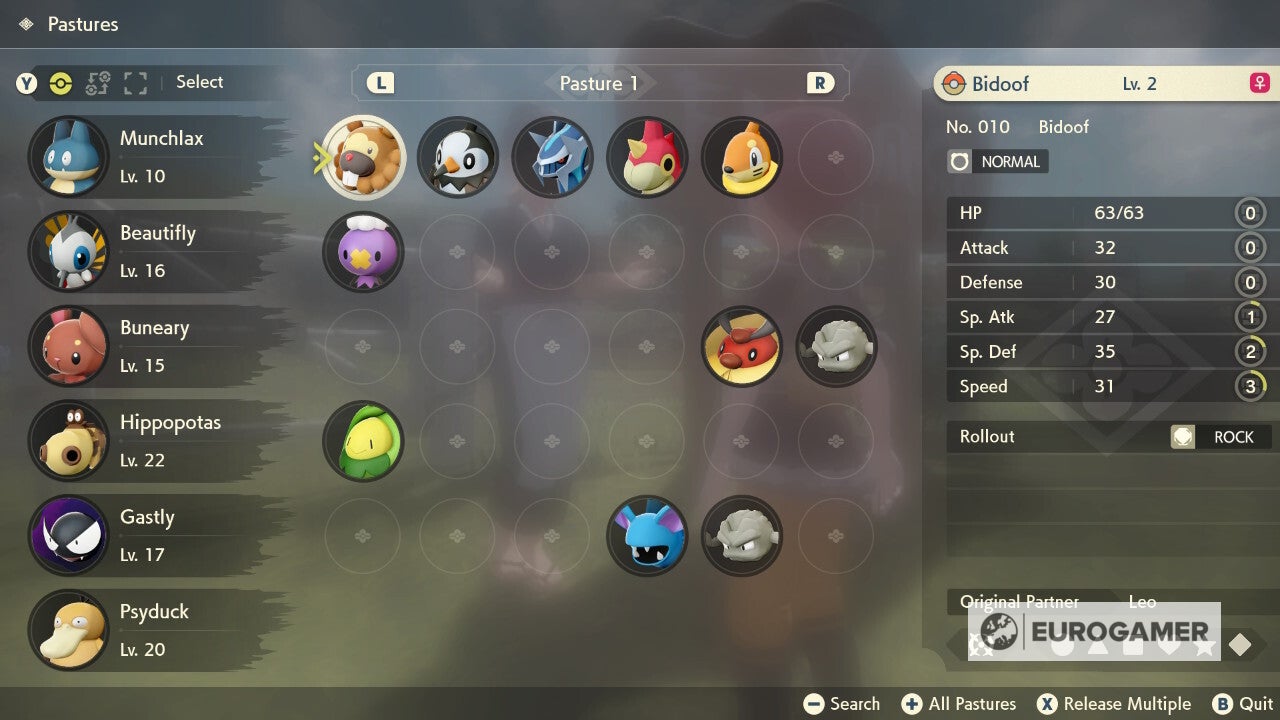The image size is (1280, 720).
Task: Select the Drifloon thumbnail in the pasture grid
Action: pyautogui.click(x=362, y=252)
